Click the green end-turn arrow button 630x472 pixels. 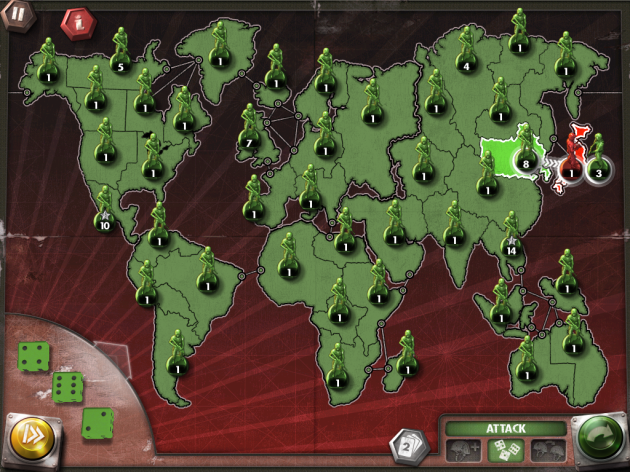coord(598,440)
